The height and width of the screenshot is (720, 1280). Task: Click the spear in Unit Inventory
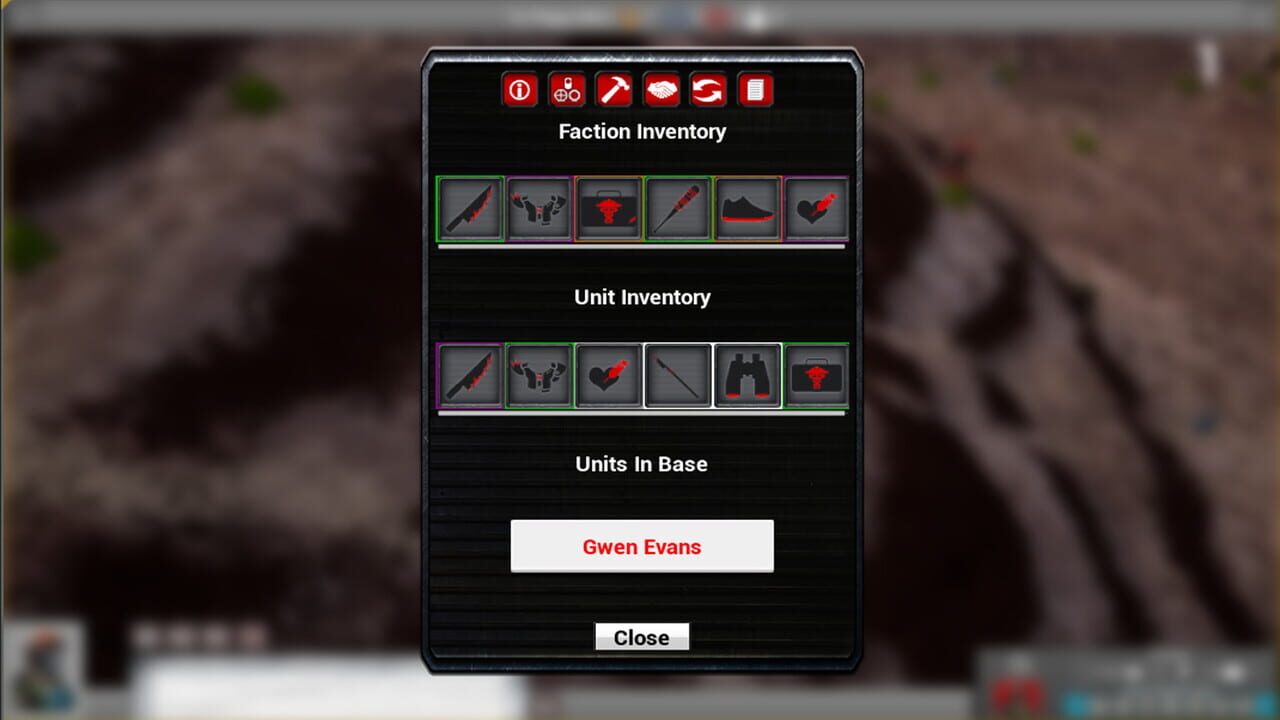(677, 374)
